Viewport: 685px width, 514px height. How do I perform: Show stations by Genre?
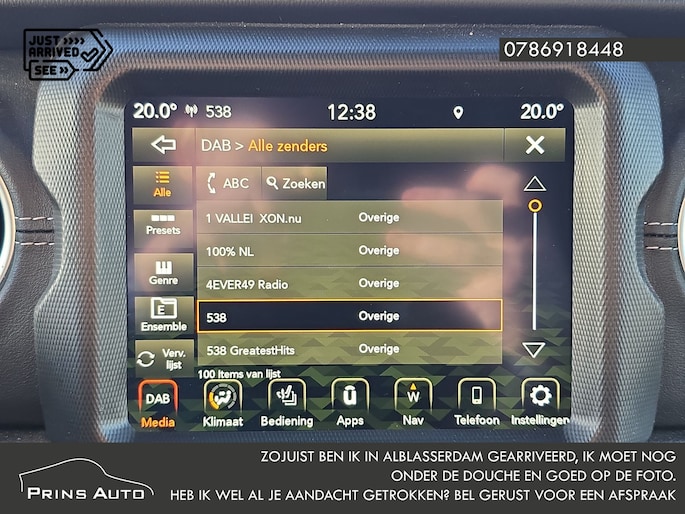[x=162, y=272]
